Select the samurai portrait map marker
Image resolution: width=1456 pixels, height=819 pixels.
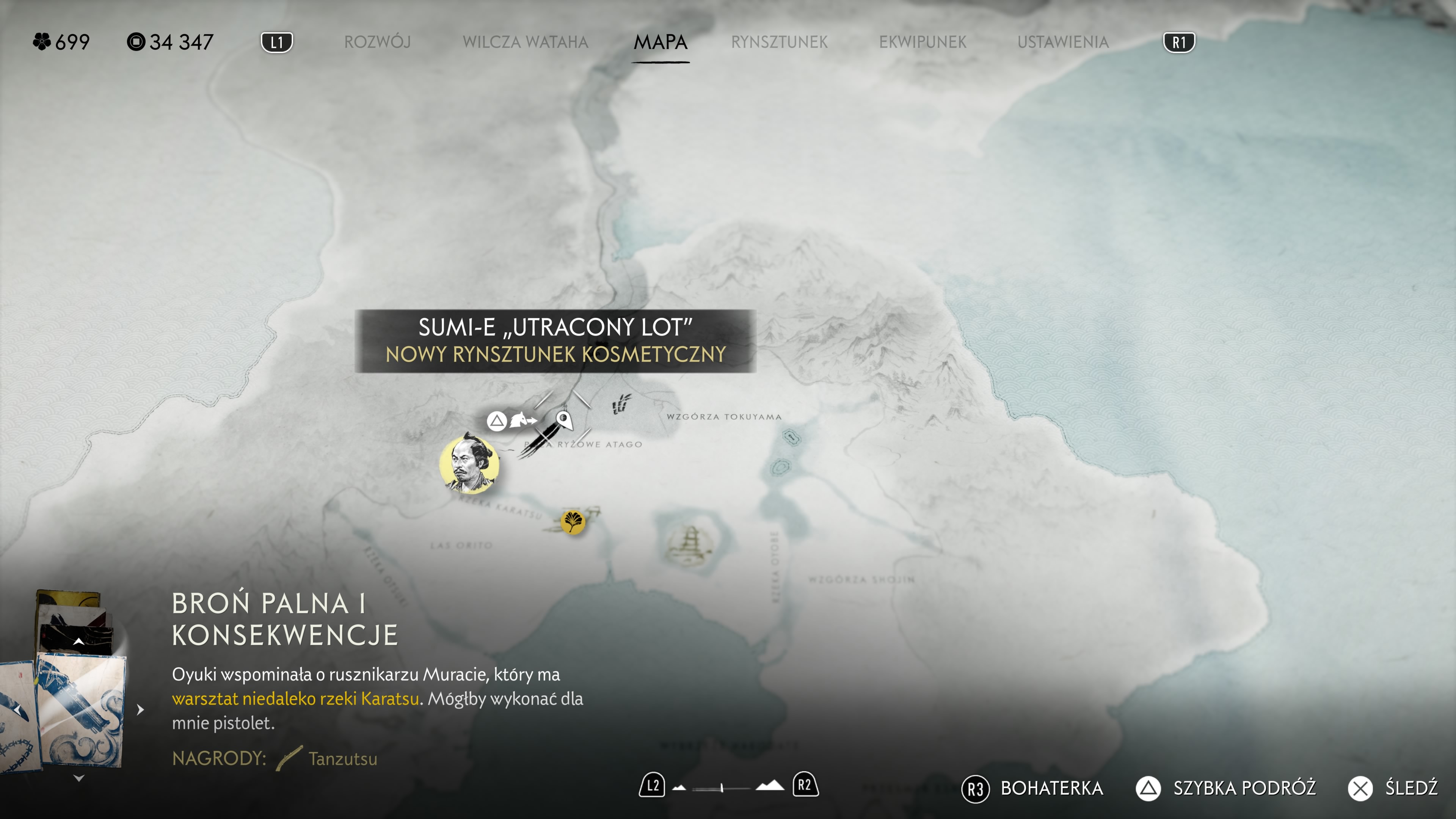[x=469, y=464]
